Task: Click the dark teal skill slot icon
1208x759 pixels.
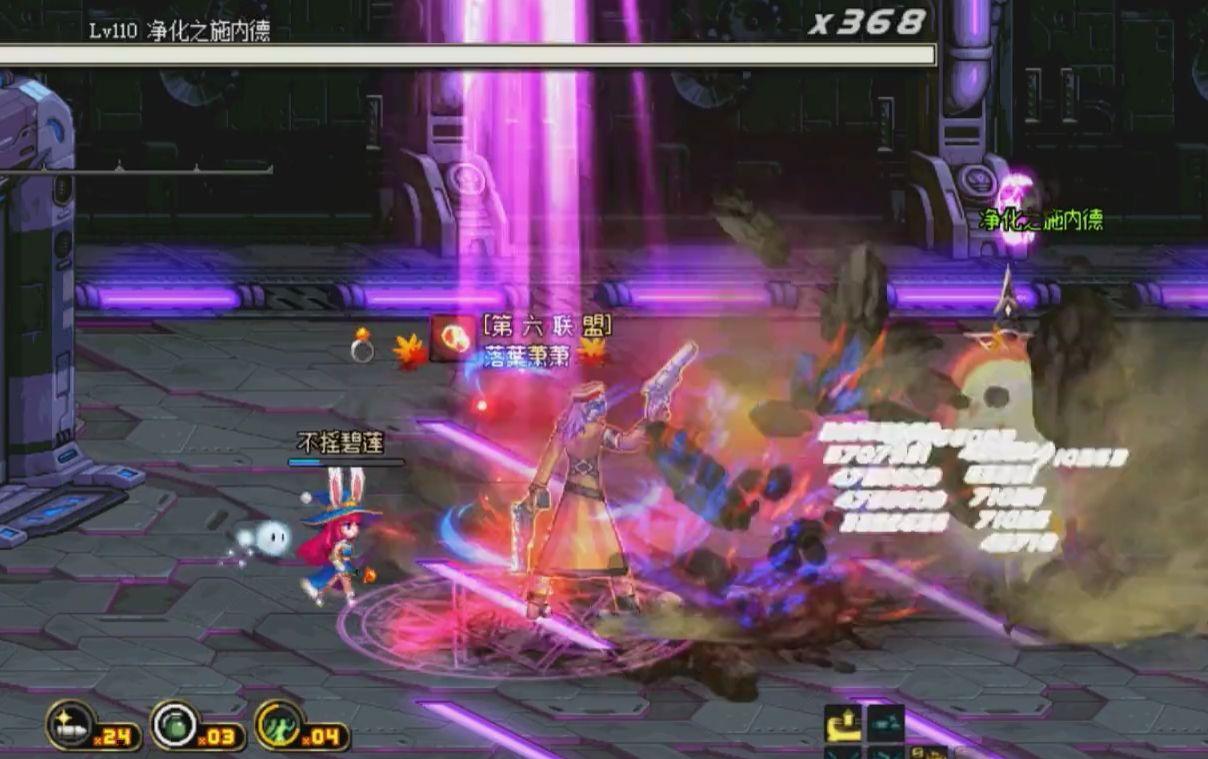Action: pyautogui.click(x=885, y=722)
